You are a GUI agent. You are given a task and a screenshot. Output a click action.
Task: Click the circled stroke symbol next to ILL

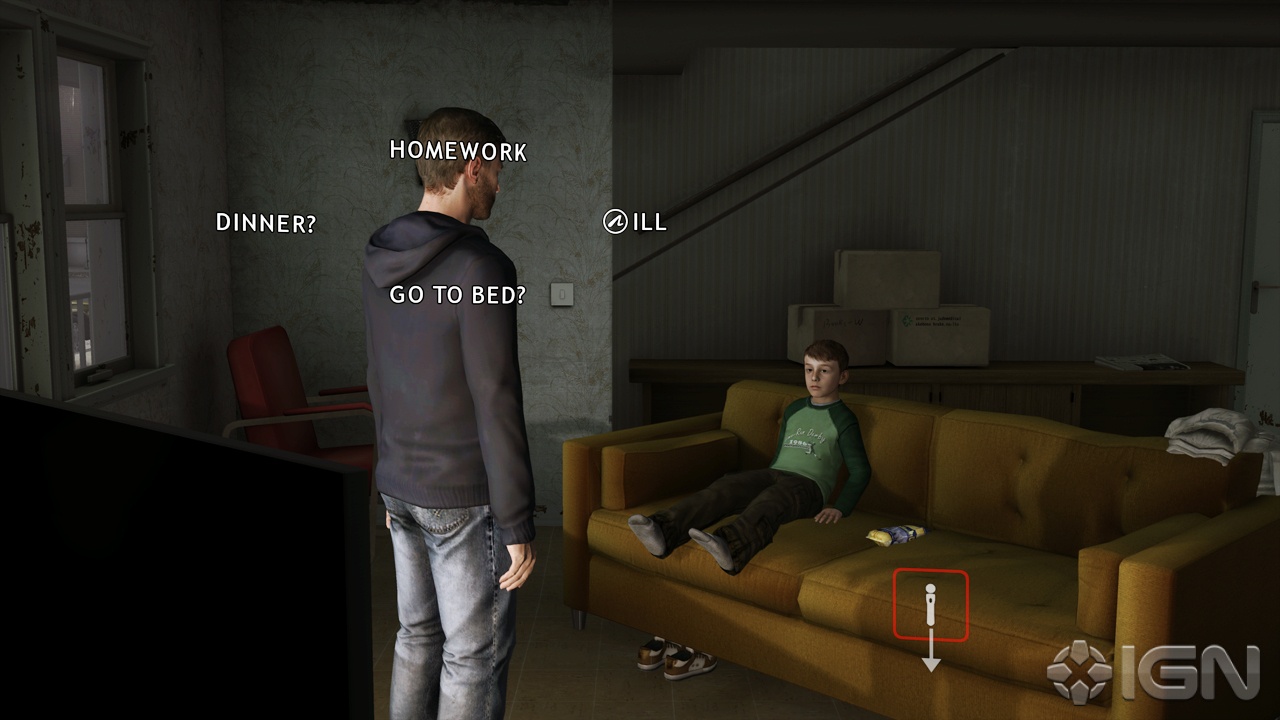point(615,222)
